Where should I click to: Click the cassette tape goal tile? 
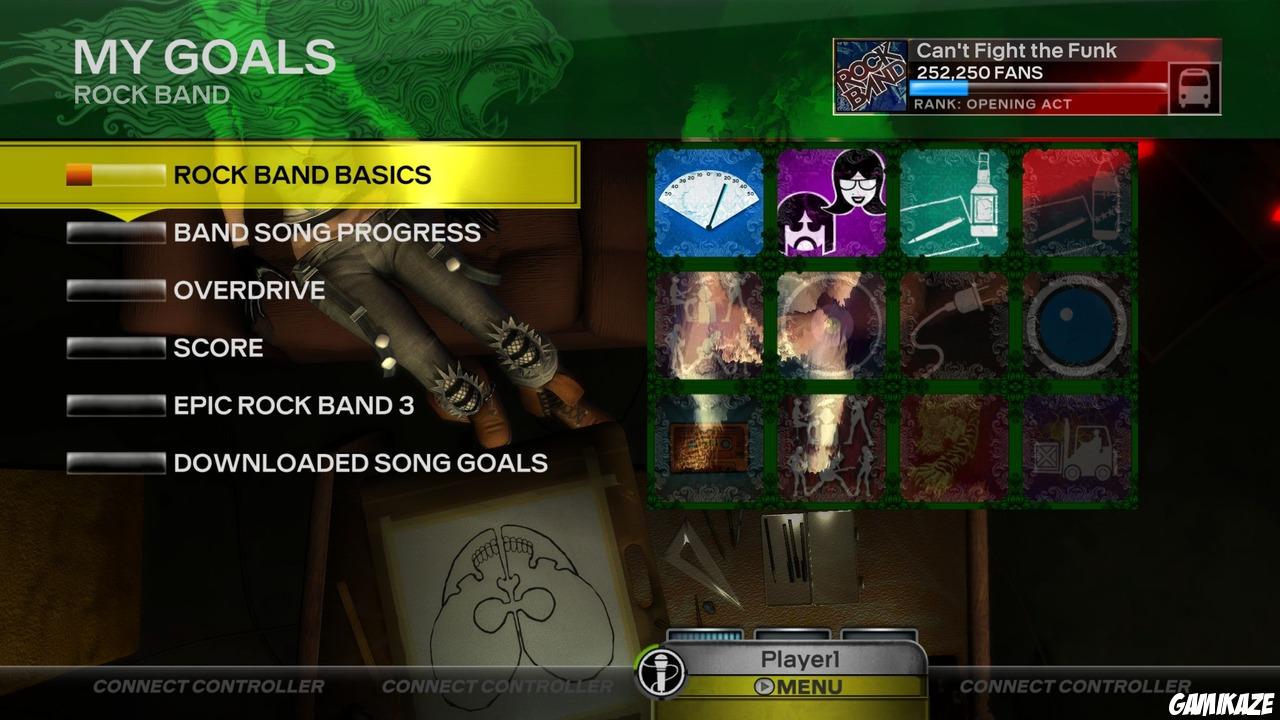point(709,447)
